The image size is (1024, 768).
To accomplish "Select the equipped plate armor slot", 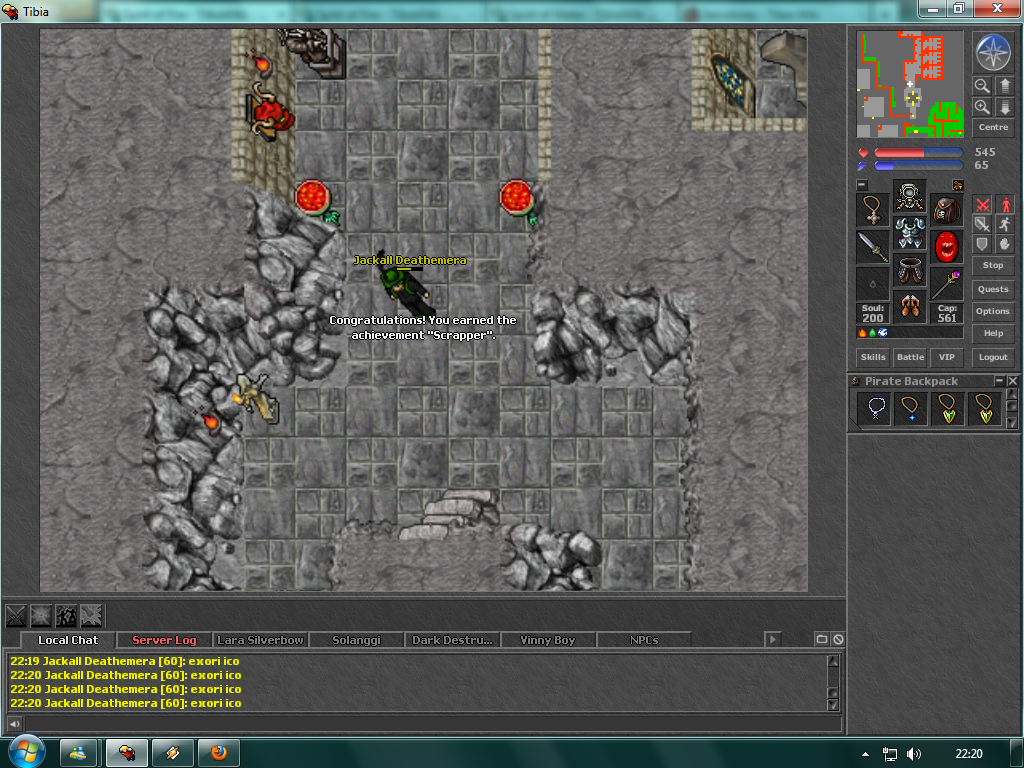I will (x=910, y=234).
